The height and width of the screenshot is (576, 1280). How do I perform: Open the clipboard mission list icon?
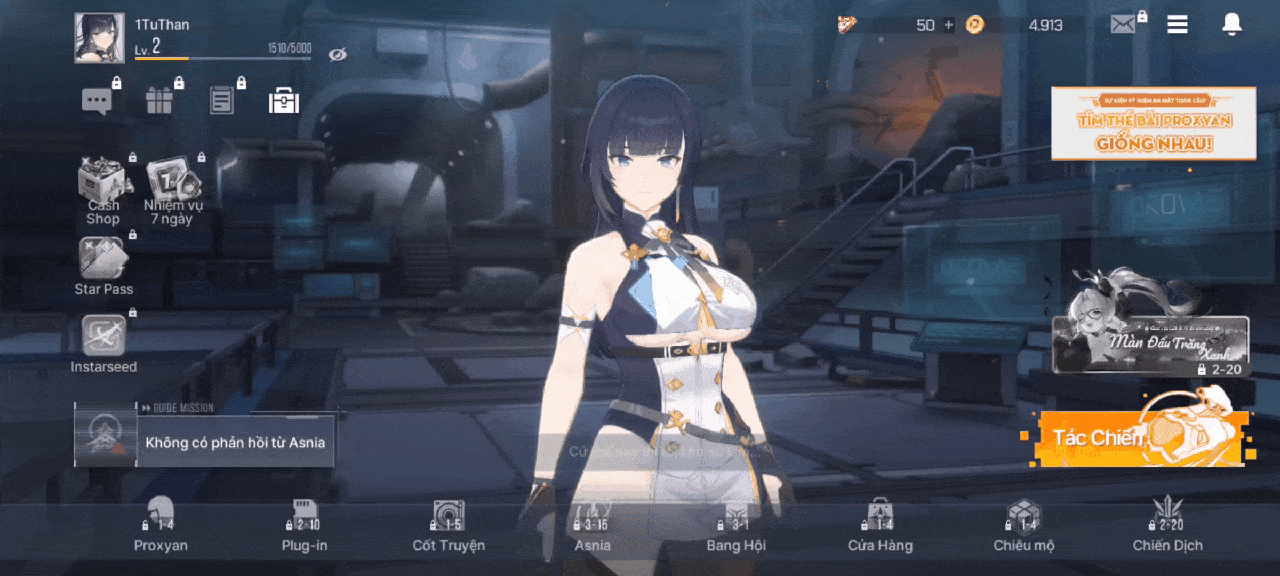pyautogui.click(x=222, y=100)
